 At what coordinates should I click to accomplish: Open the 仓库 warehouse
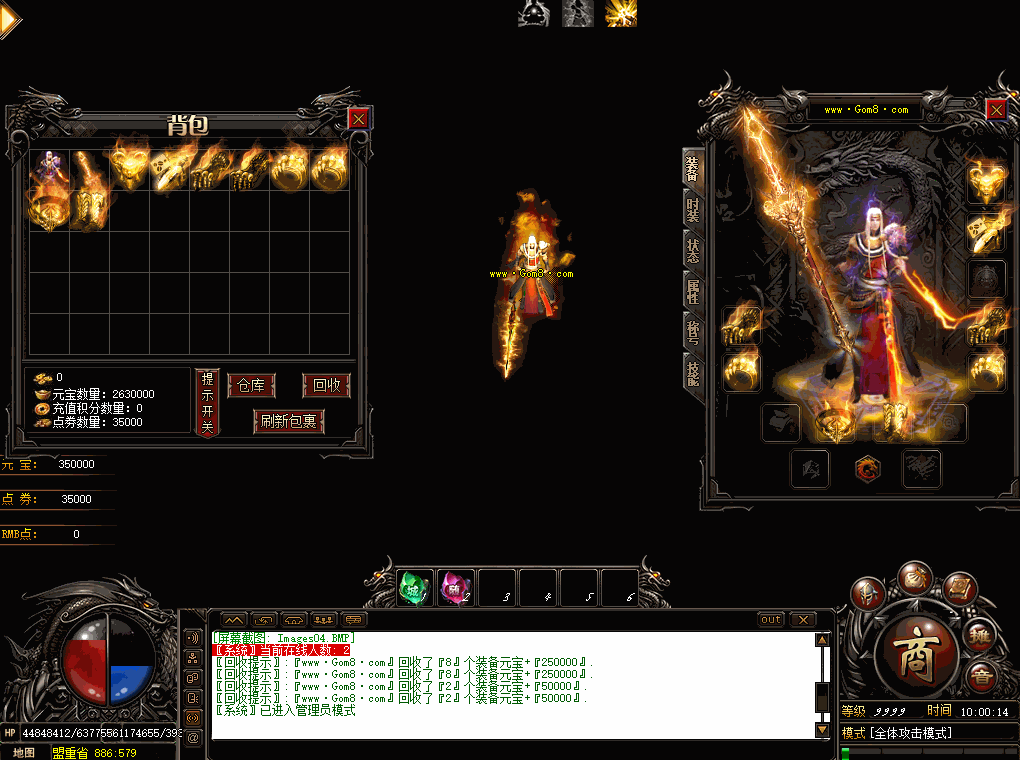tap(251, 386)
